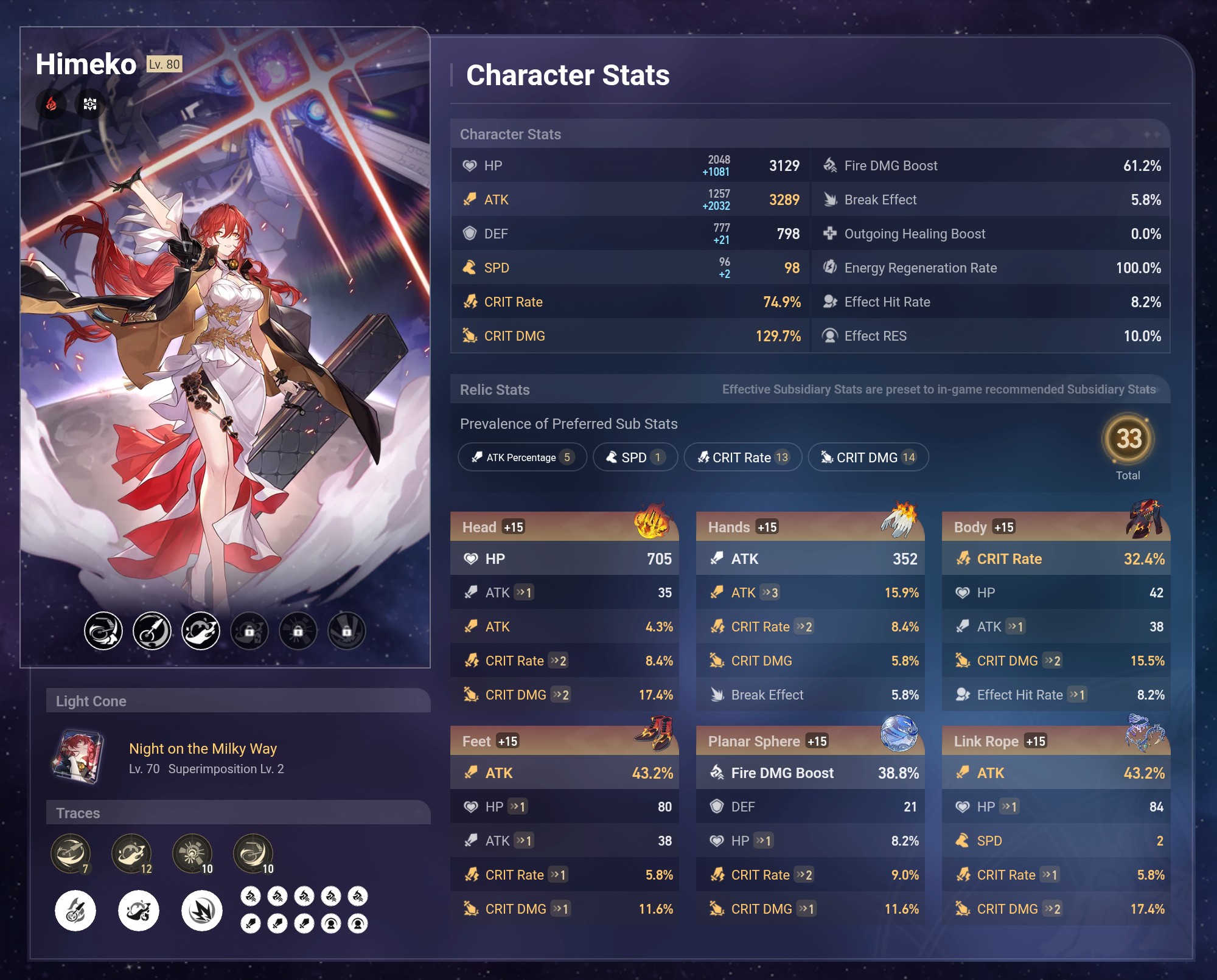1217x980 pixels.
Task: Select the Body relic panel header
Action: (x=1056, y=527)
